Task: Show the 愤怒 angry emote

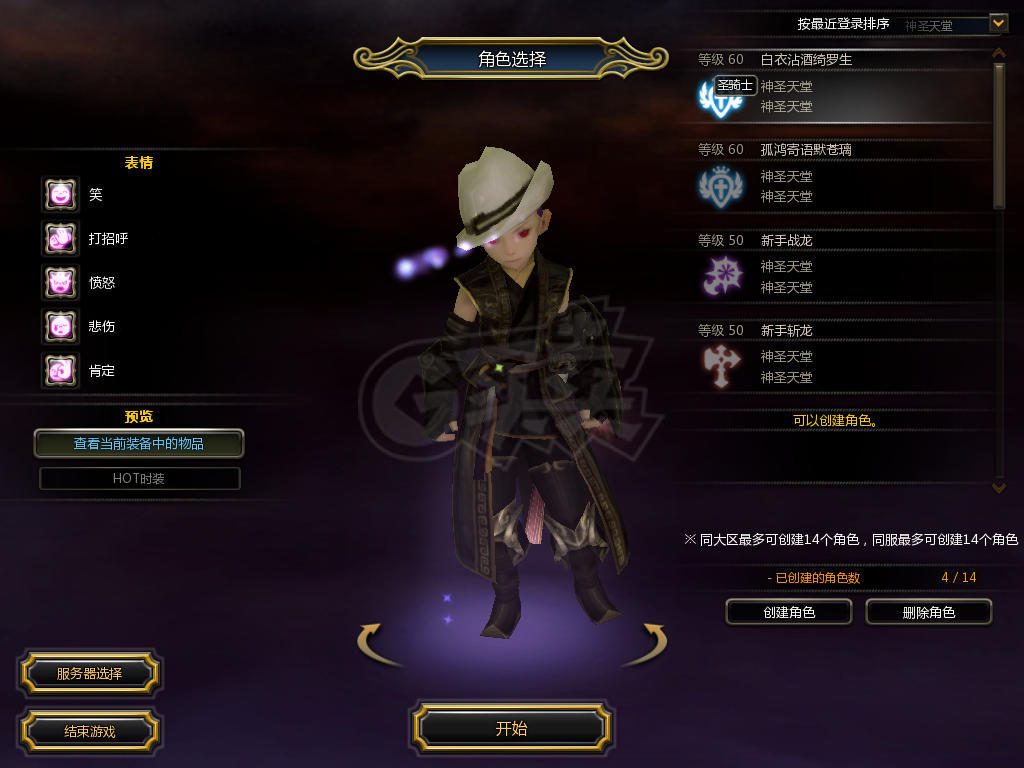Action: [60, 282]
